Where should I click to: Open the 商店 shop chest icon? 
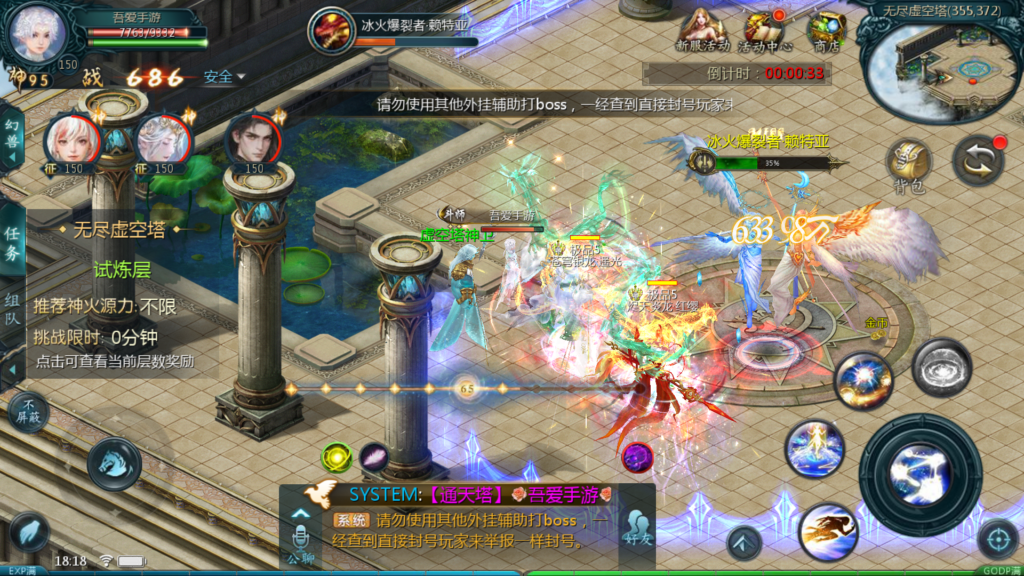[x=826, y=30]
